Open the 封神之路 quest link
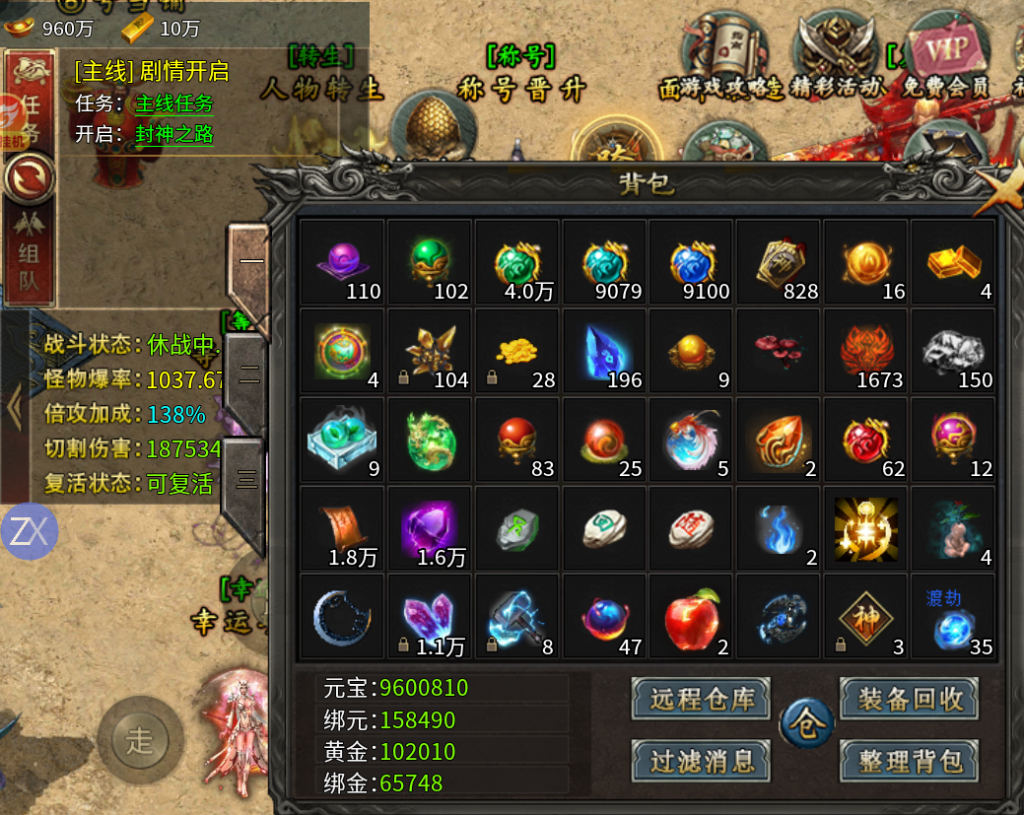This screenshot has width=1024, height=815. coord(175,134)
